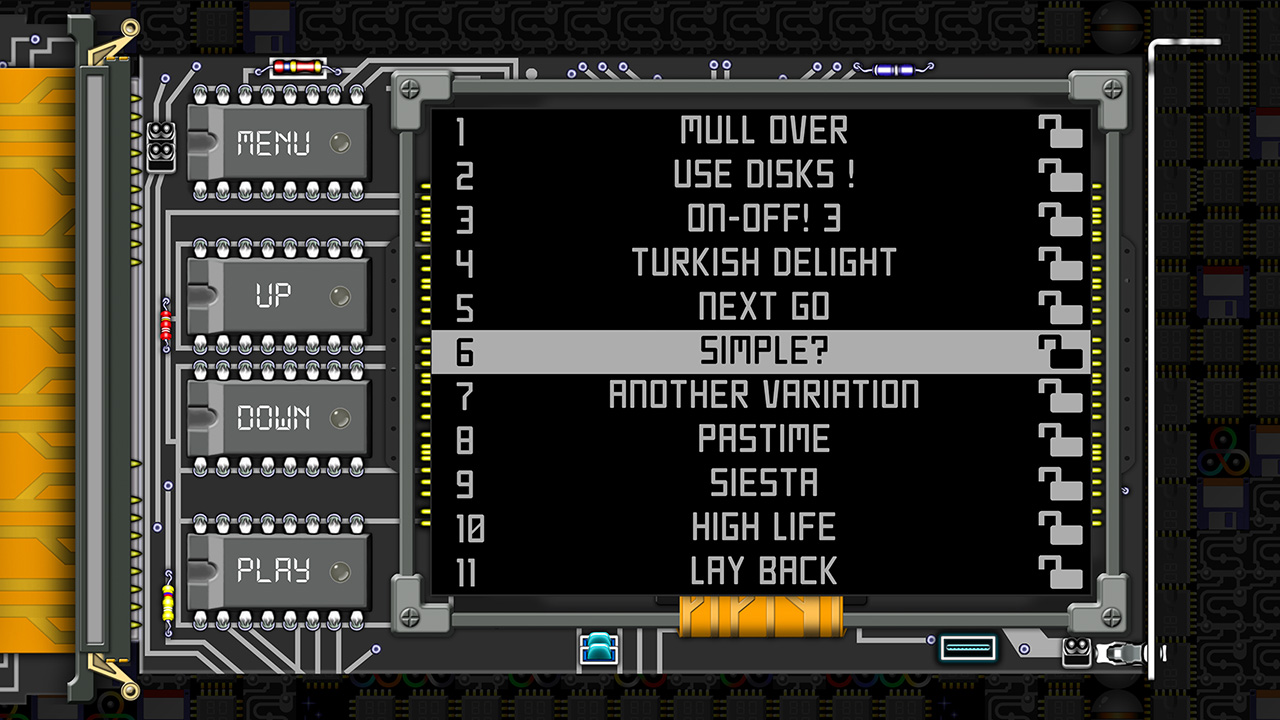
Task: Select level 4 TURKISH DELIGHT
Action: (x=765, y=262)
